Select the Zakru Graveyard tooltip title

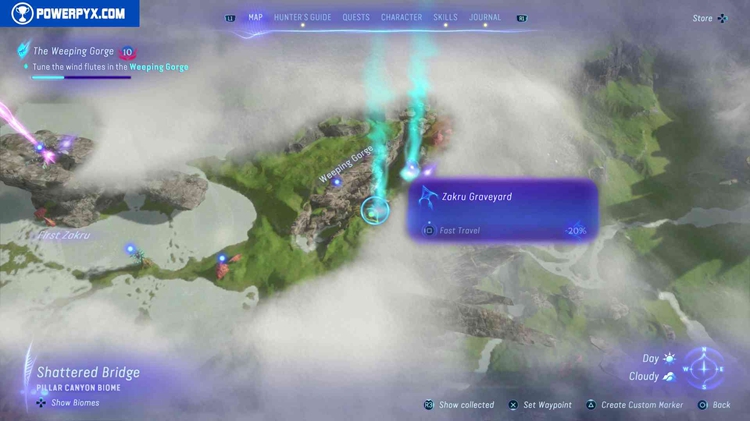click(476, 197)
